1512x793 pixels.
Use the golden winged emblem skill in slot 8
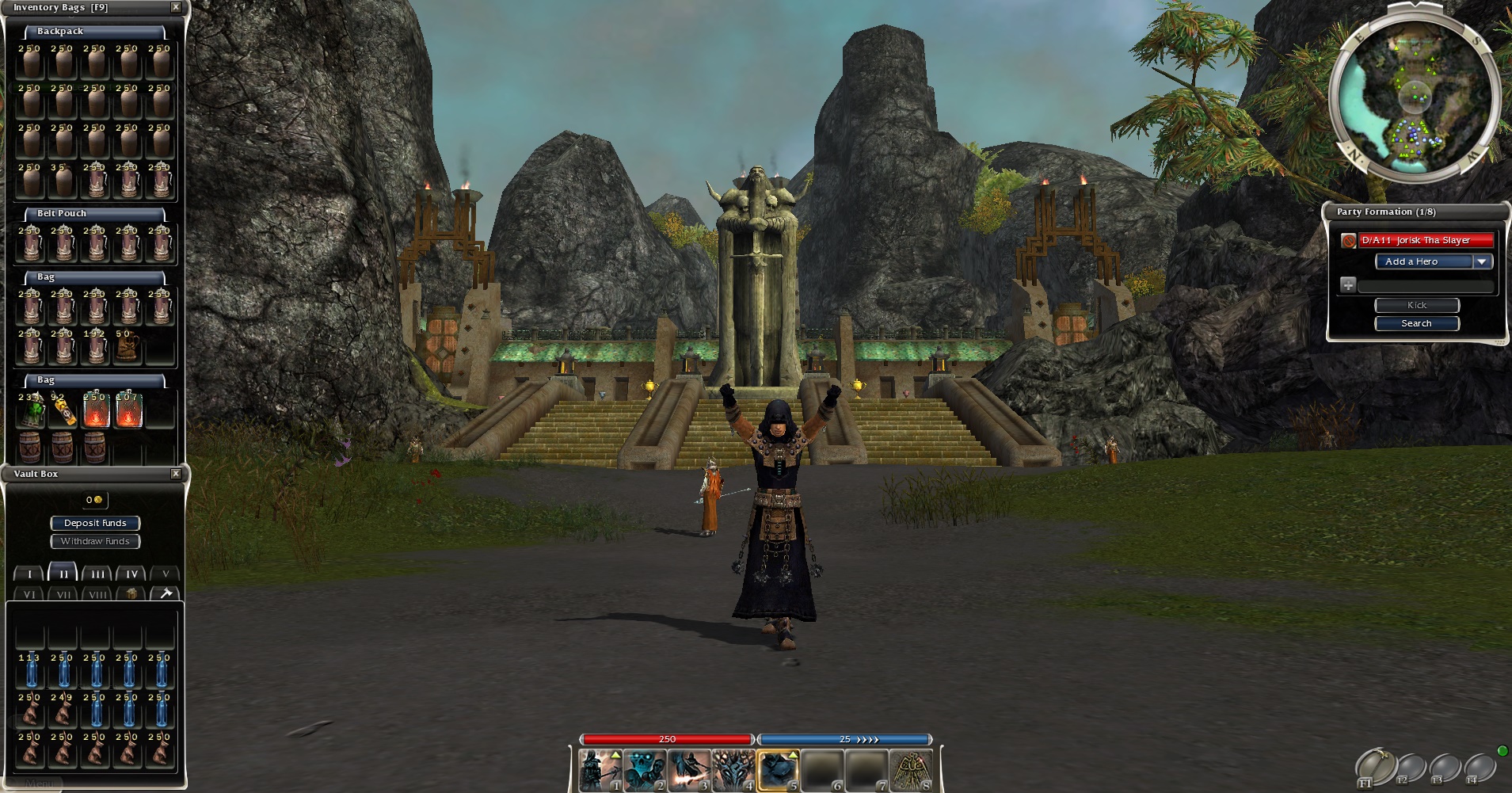pos(911,771)
